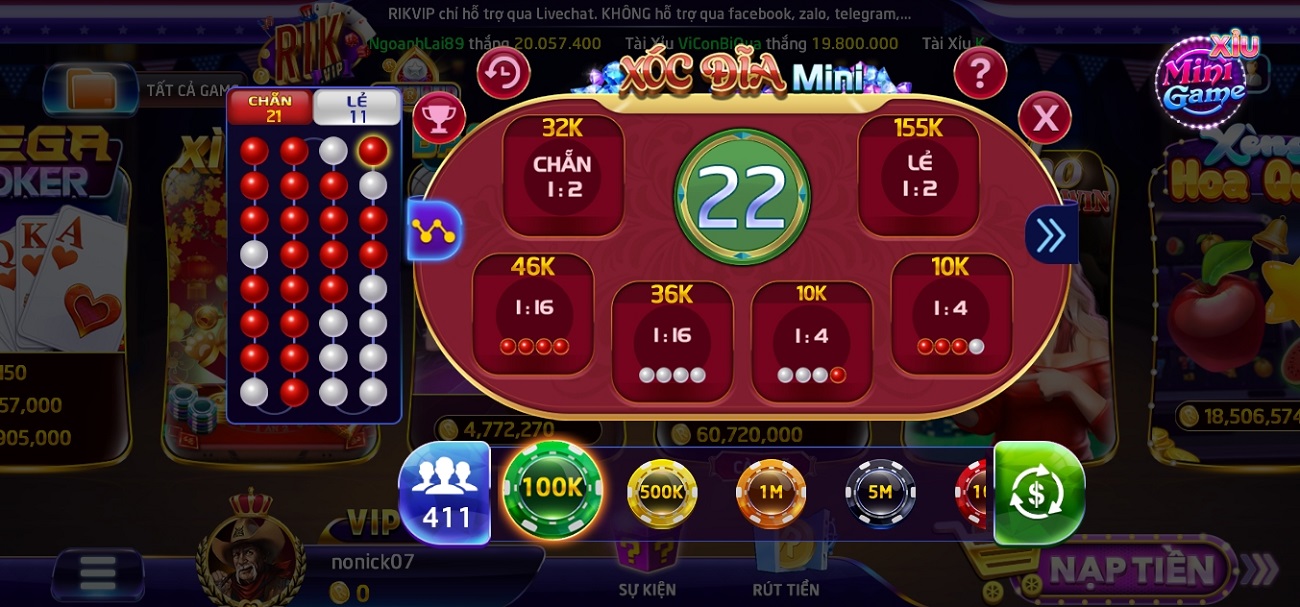
Task: Toggle the yellow graph statistics tab
Action: click(x=435, y=231)
